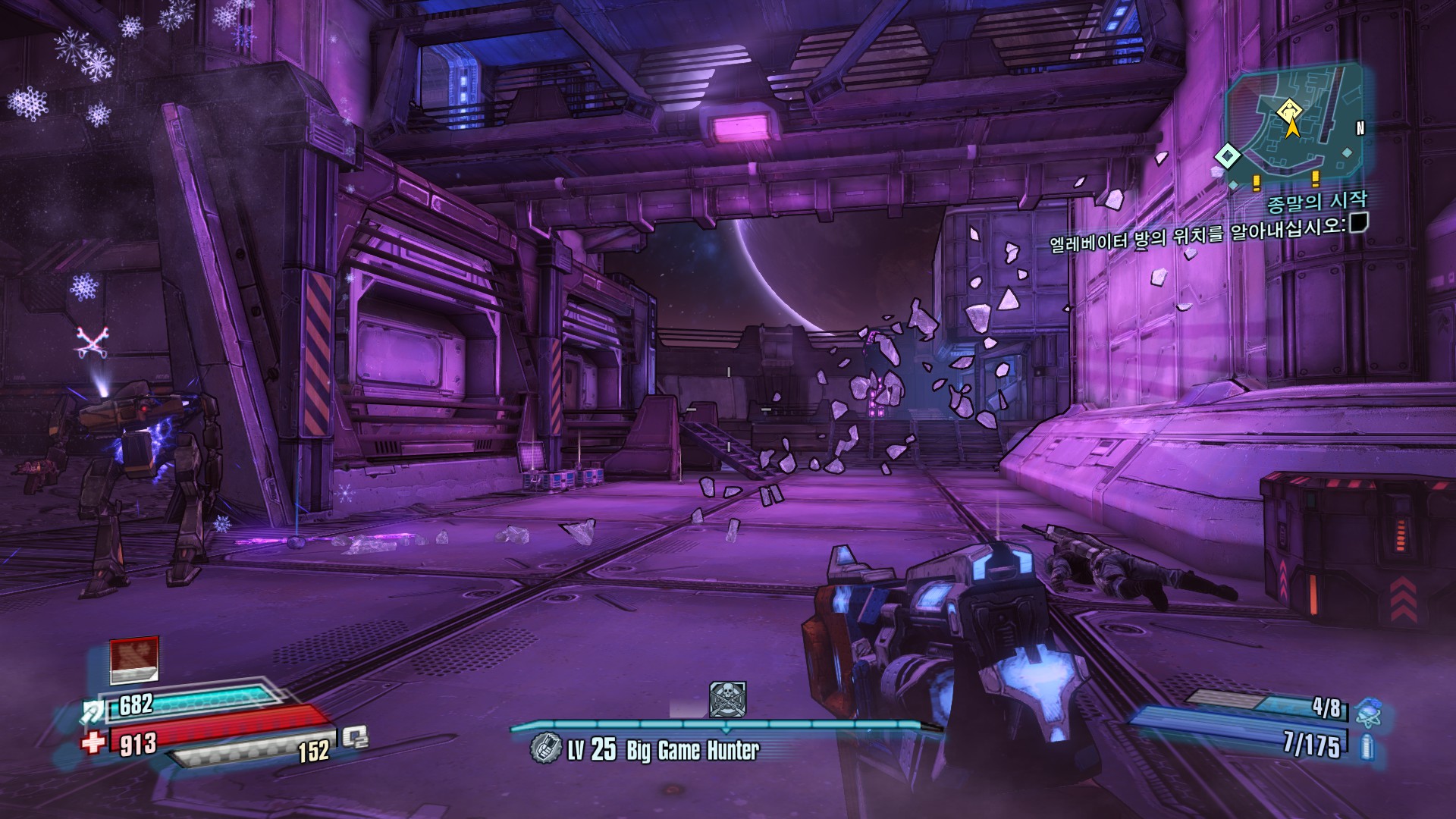Tick the elevator room objective checkbox
This screenshot has height=819, width=1456.
pos(1359,223)
